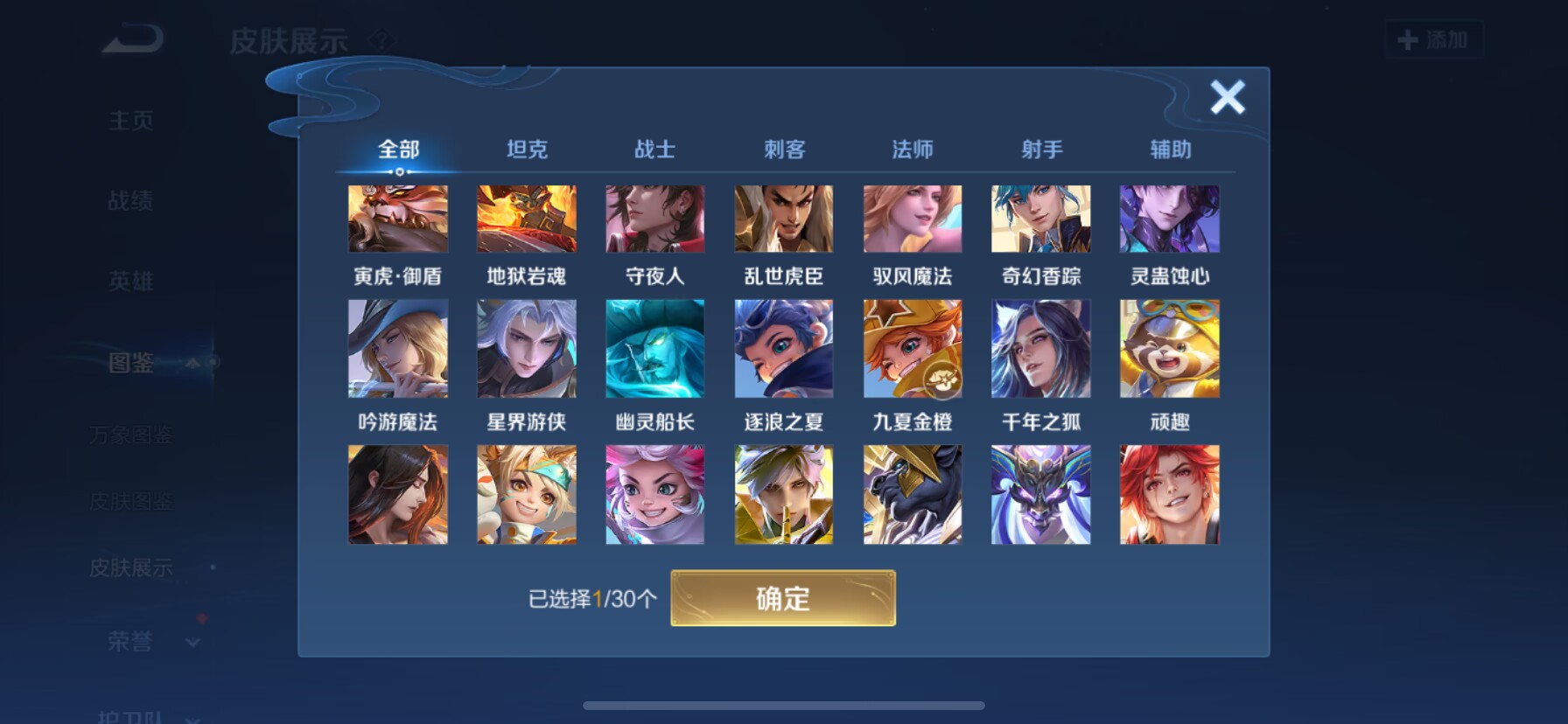Screen dimensions: 1568x724
Task: Select the 地狱岩魂 skin thumbnail
Action: tap(526, 218)
